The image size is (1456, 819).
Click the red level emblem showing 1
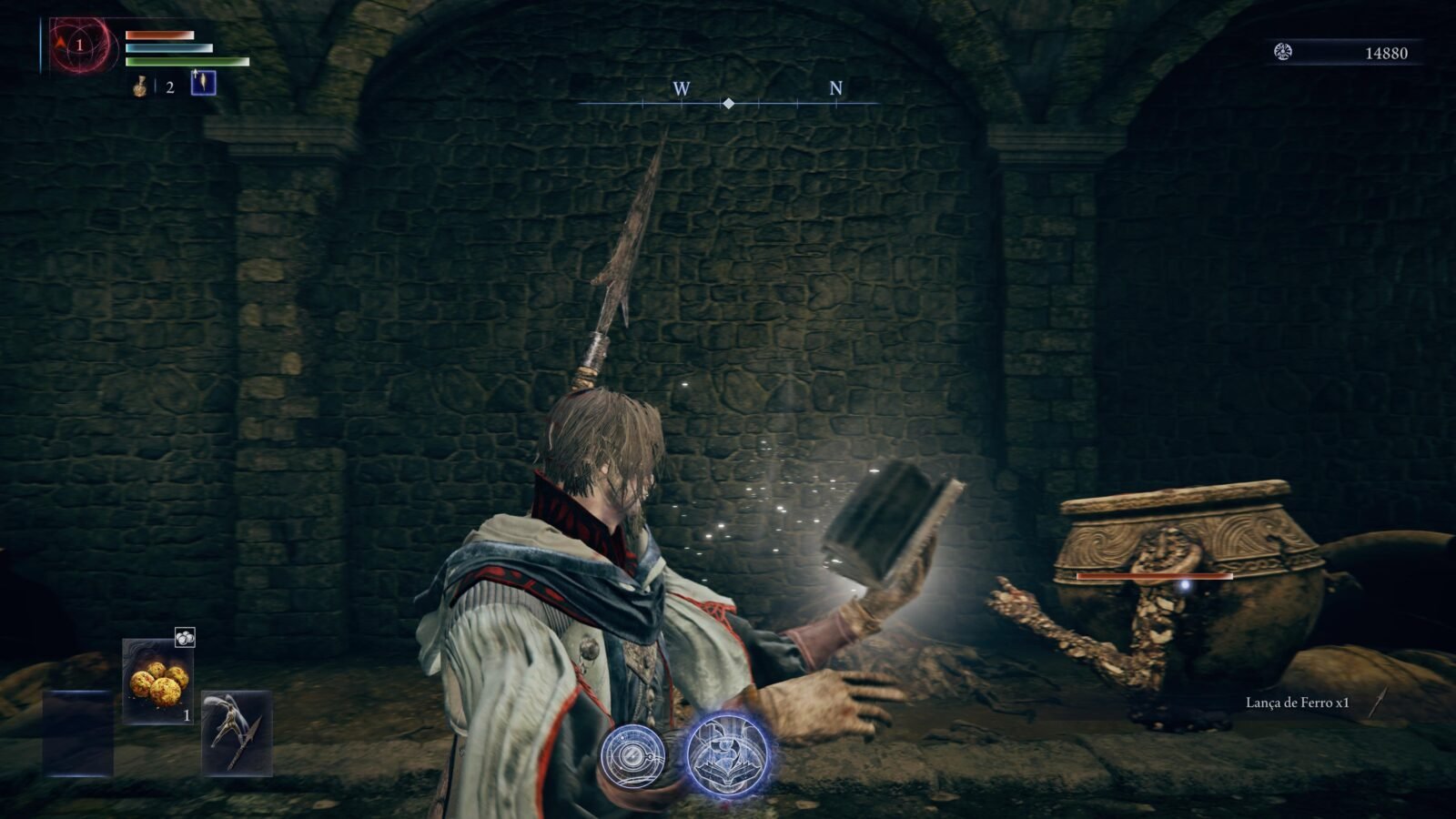click(80, 45)
